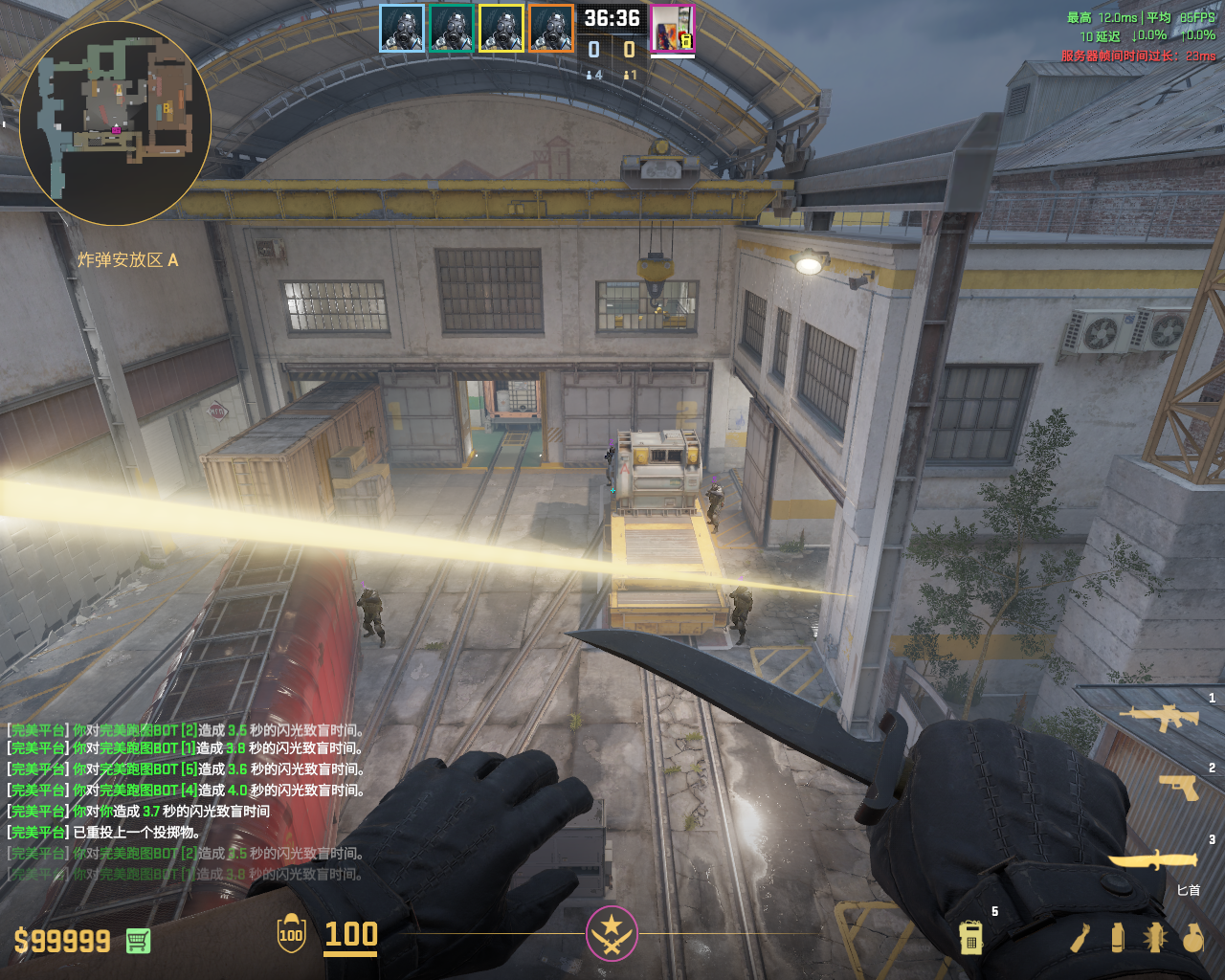This screenshot has height=980, width=1225.
Task: Choose the flashbang grenade icon
Action: point(1155,938)
